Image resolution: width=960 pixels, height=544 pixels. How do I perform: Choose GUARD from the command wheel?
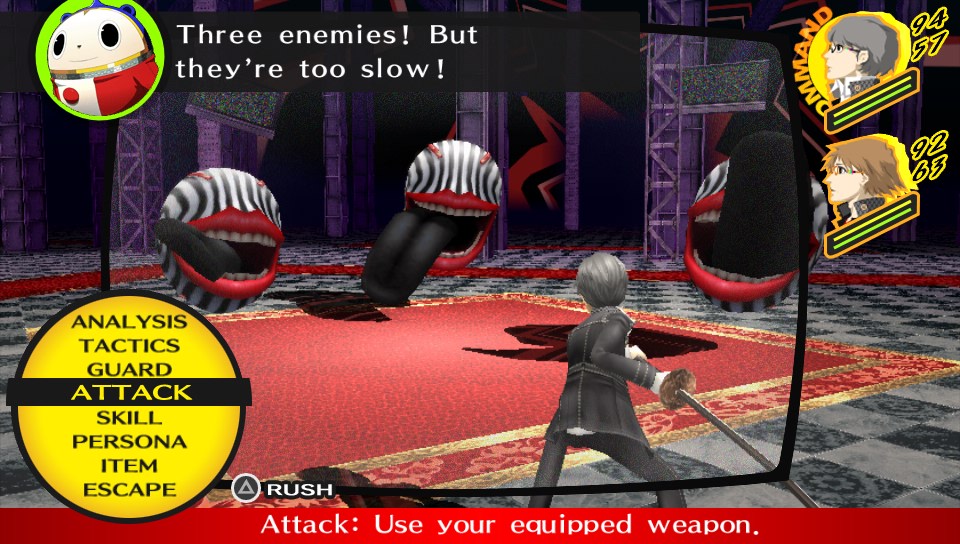coord(129,369)
